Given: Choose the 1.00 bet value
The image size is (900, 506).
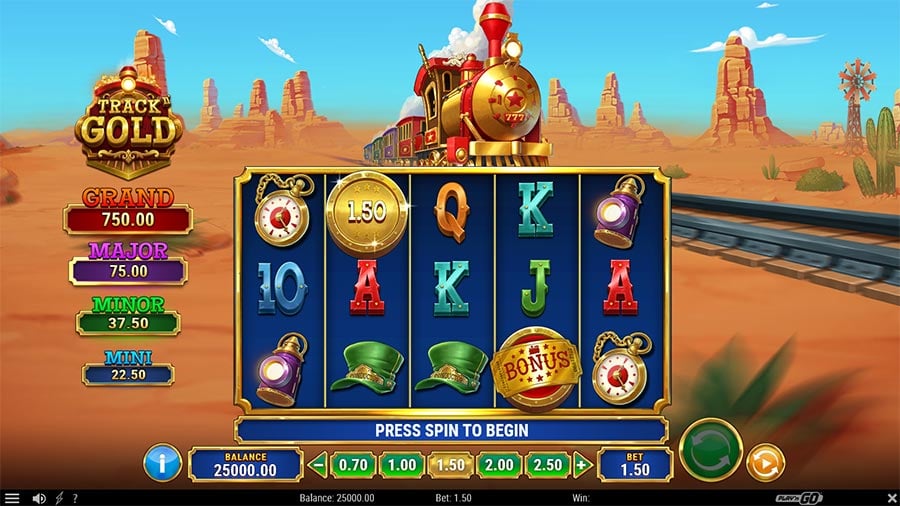Looking at the screenshot, I should [x=401, y=464].
